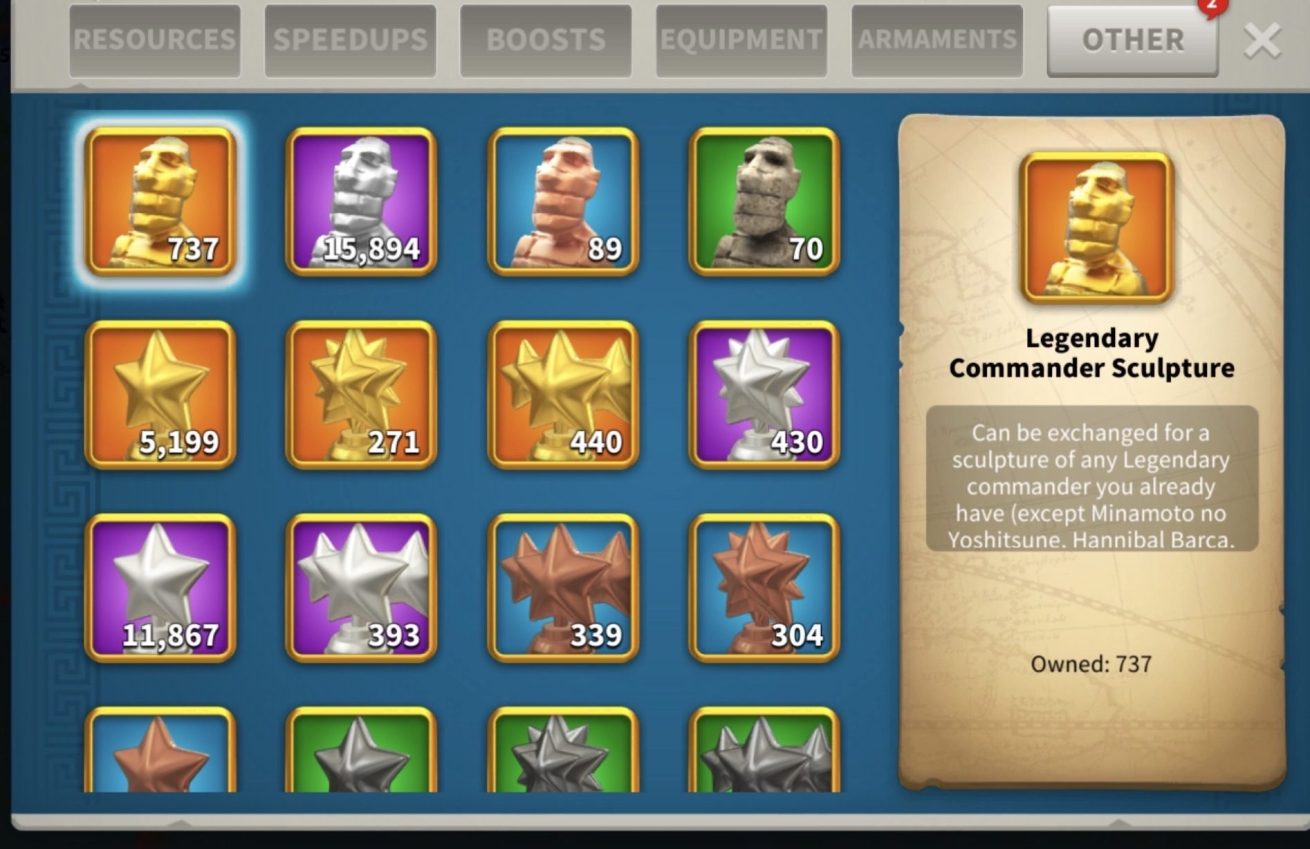This screenshot has height=849, width=1310.
Task: Select the bronze star item with 339
Action: click(563, 587)
